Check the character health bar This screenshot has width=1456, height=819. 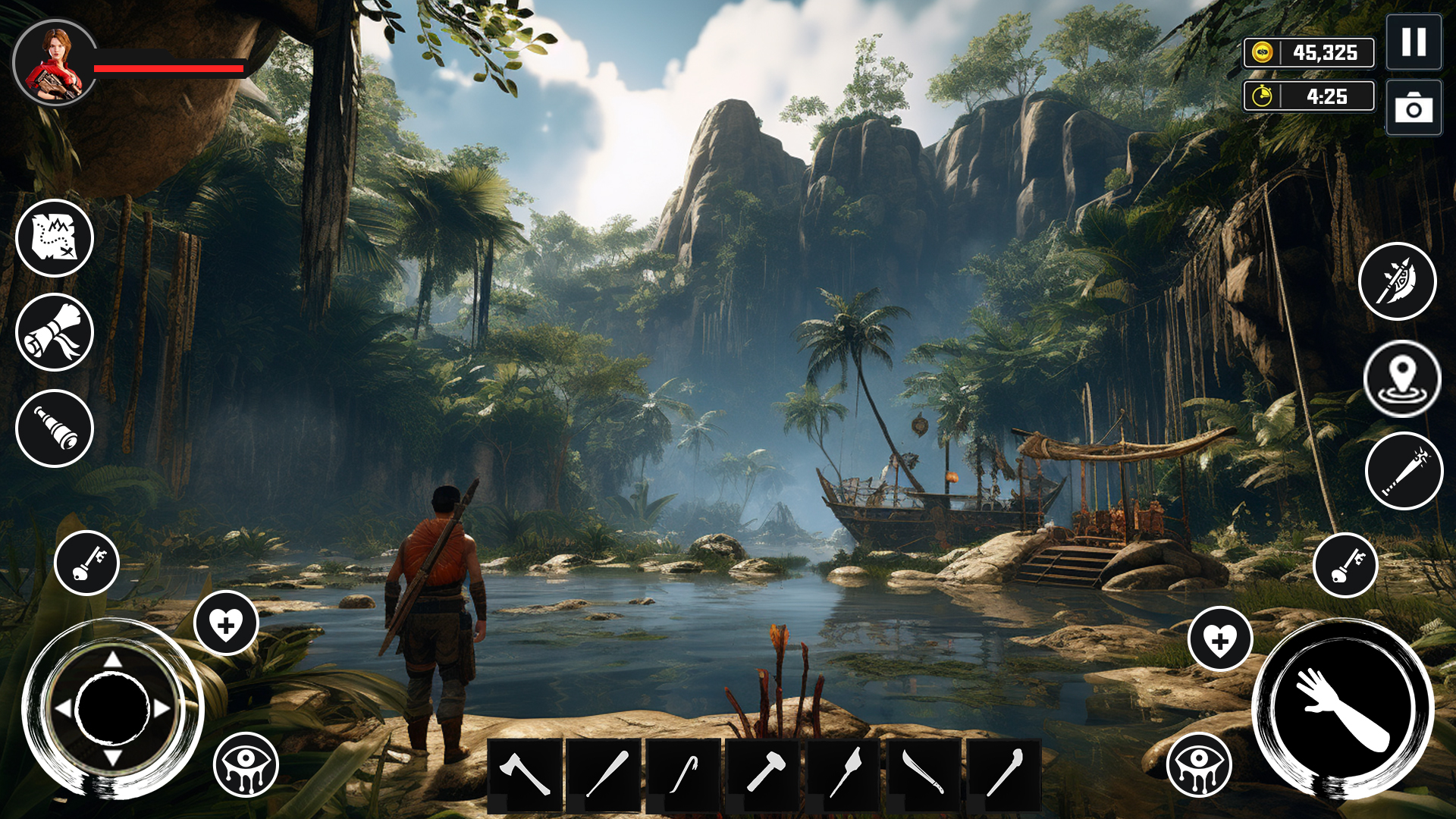(167, 67)
